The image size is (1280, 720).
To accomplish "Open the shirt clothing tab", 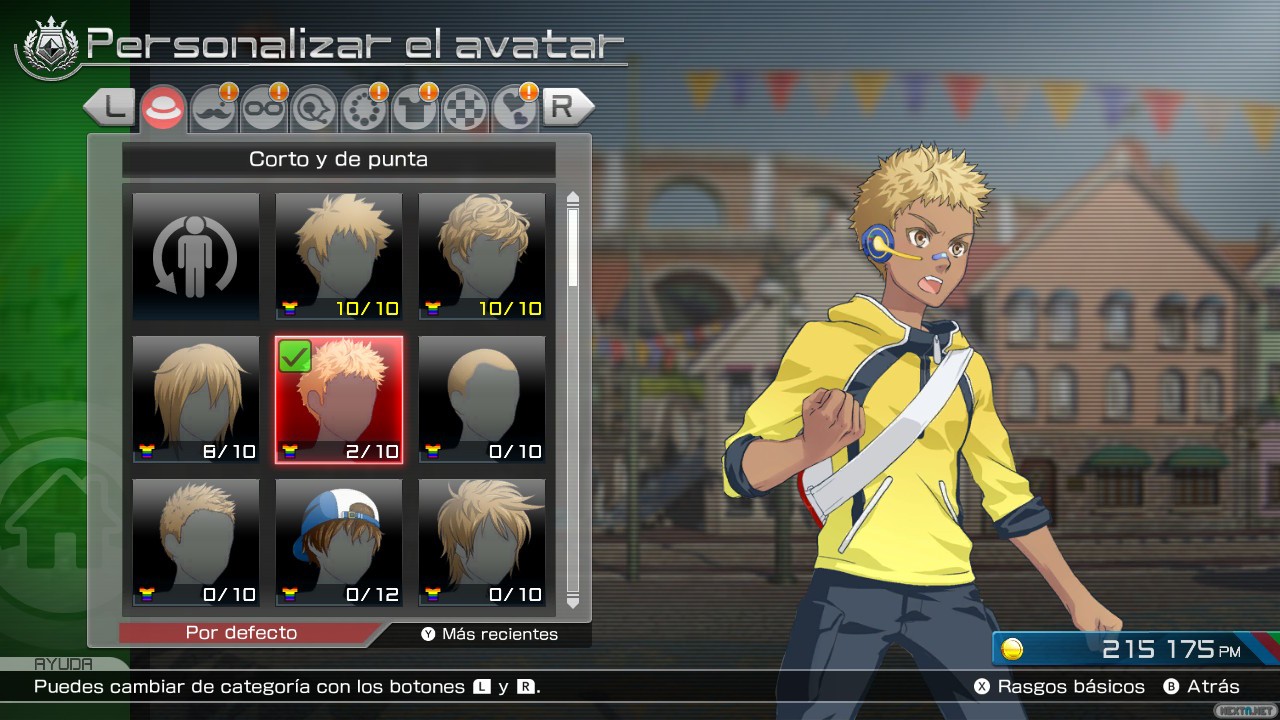I will click(x=414, y=109).
